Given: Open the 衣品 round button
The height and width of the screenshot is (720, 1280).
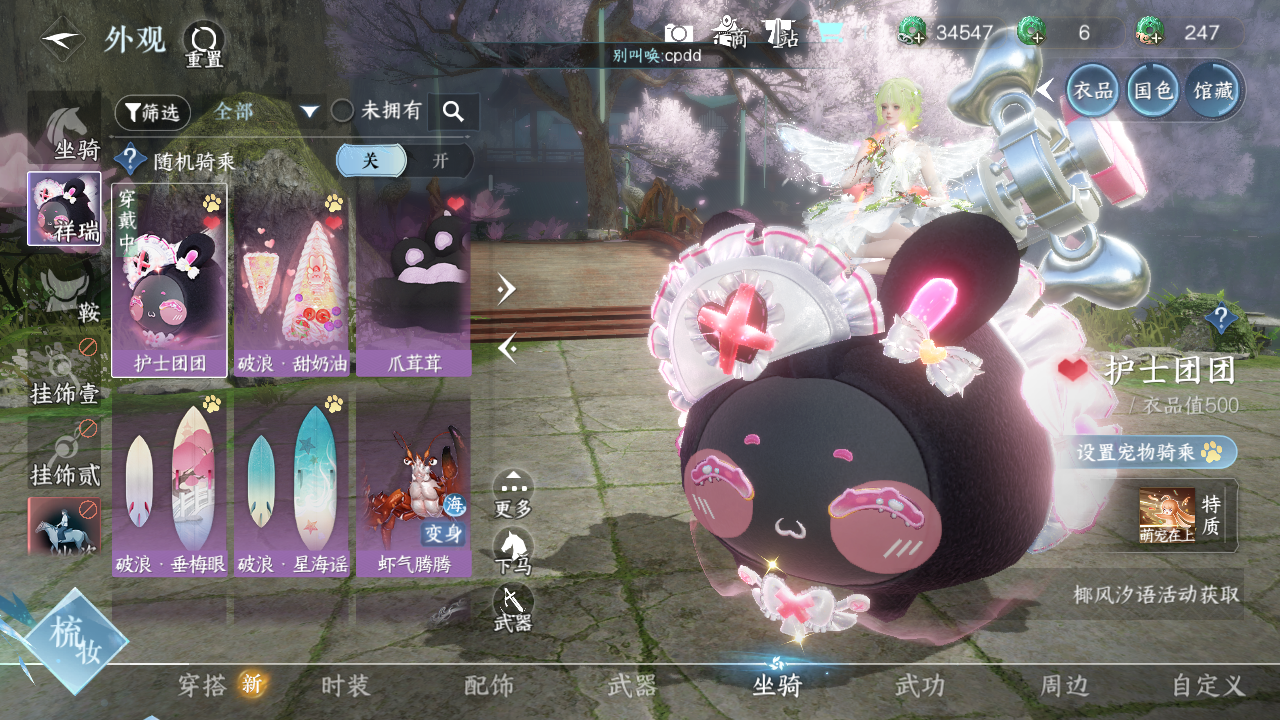Looking at the screenshot, I should 1092,90.
